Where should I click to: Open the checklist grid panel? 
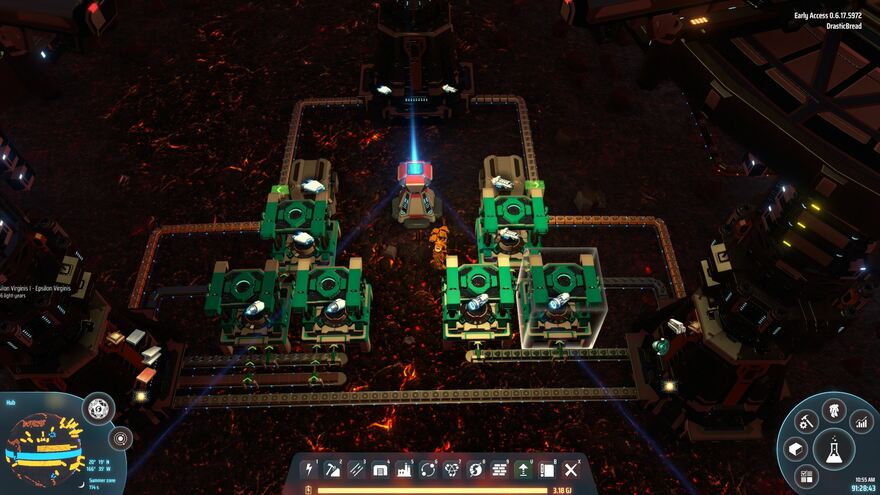click(807, 476)
